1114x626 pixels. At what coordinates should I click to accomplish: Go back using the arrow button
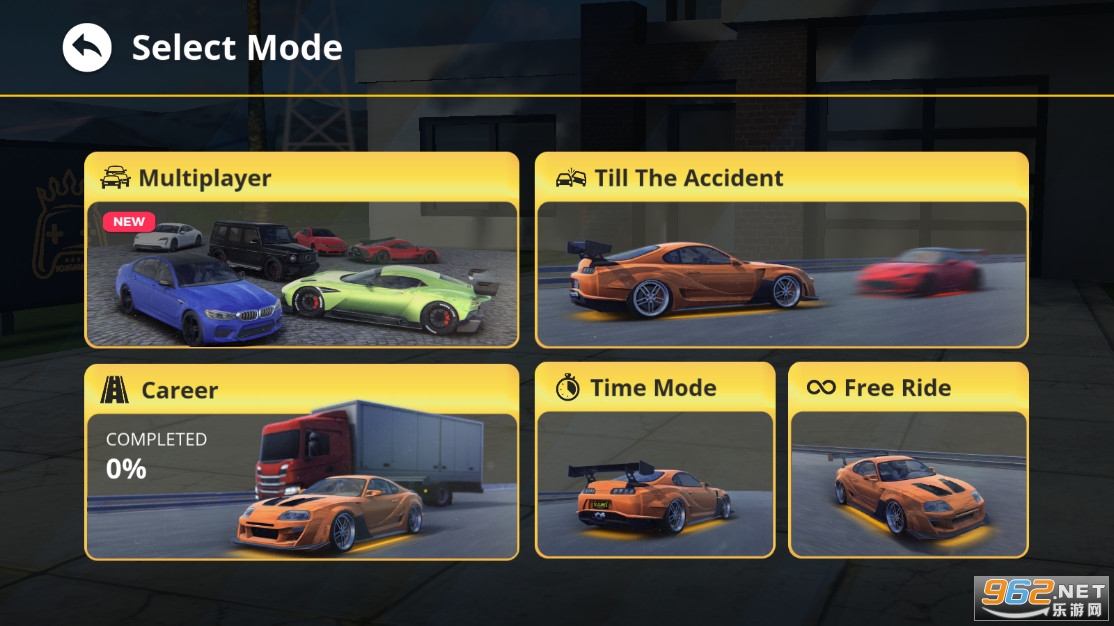coord(87,48)
